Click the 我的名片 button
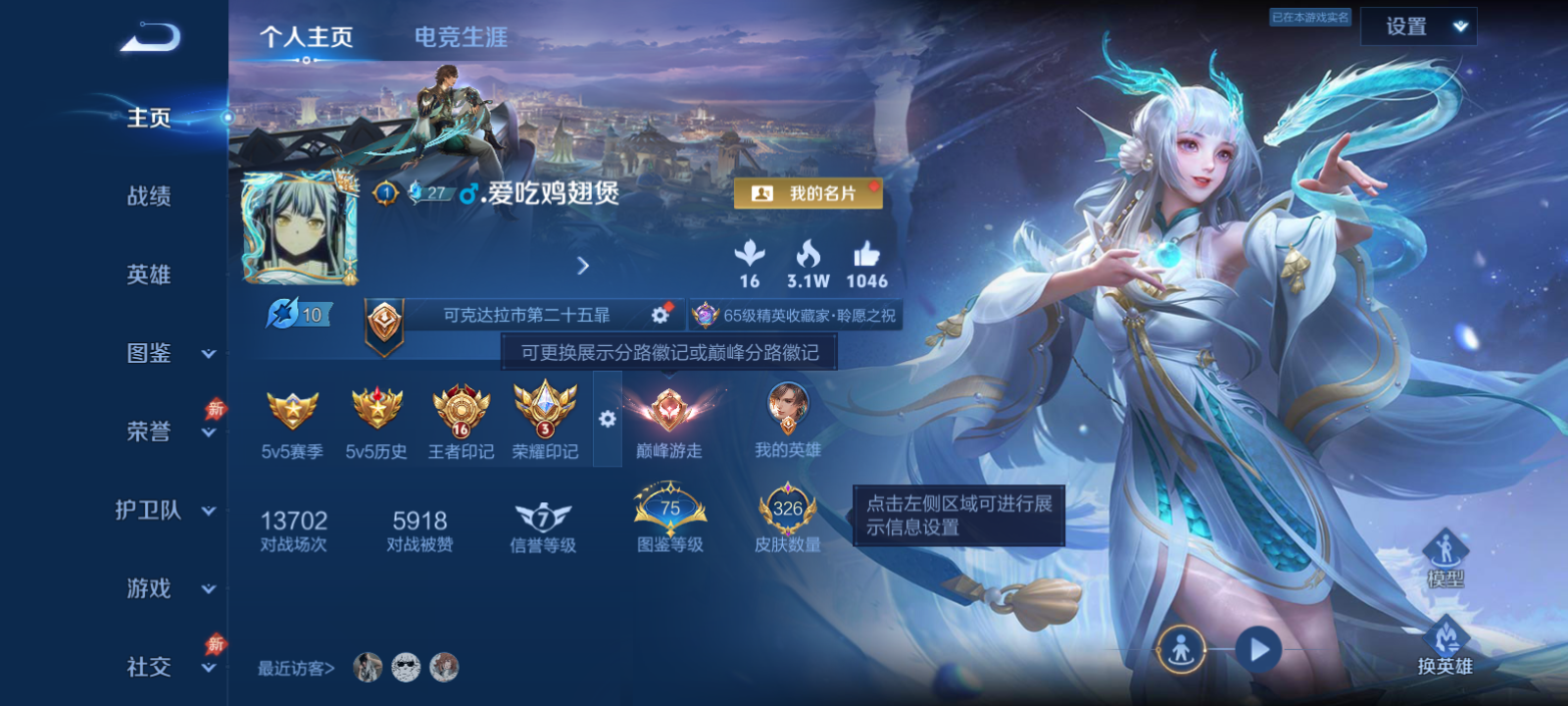 pyautogui.click(x=808, y=194)
